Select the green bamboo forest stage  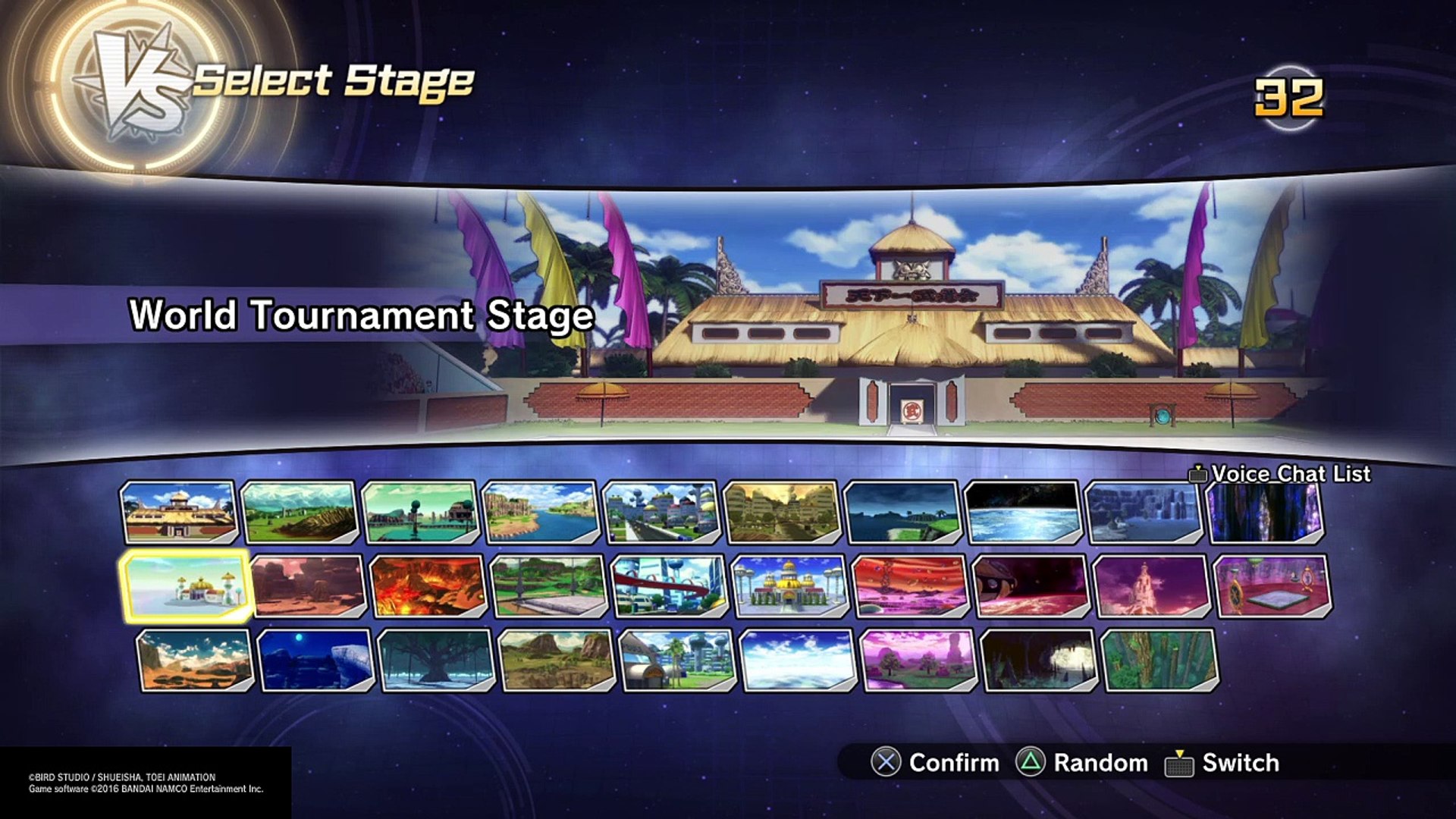1159,661
